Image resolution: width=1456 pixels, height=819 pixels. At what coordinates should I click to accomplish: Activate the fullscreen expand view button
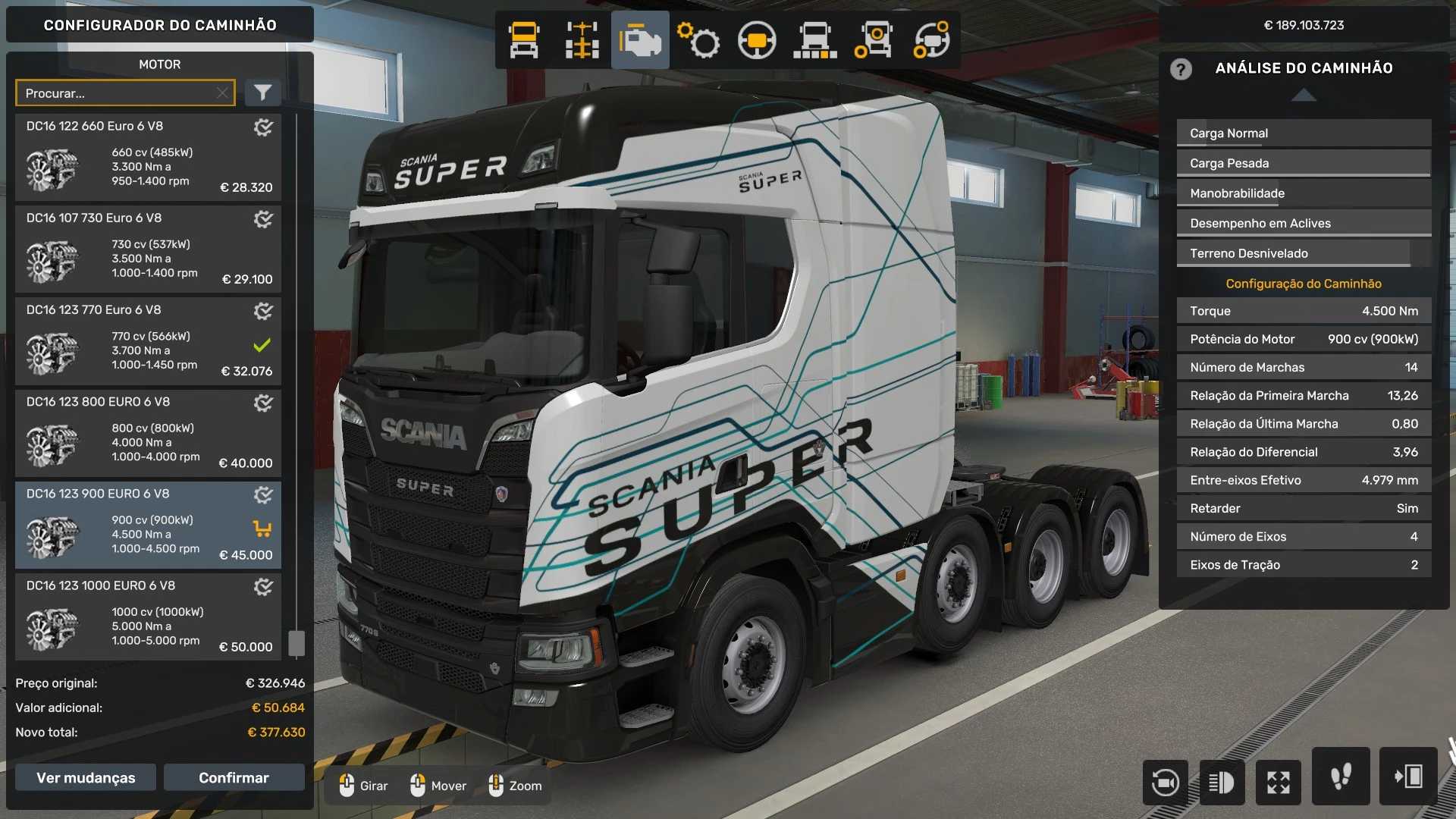tap(1278, 782)
